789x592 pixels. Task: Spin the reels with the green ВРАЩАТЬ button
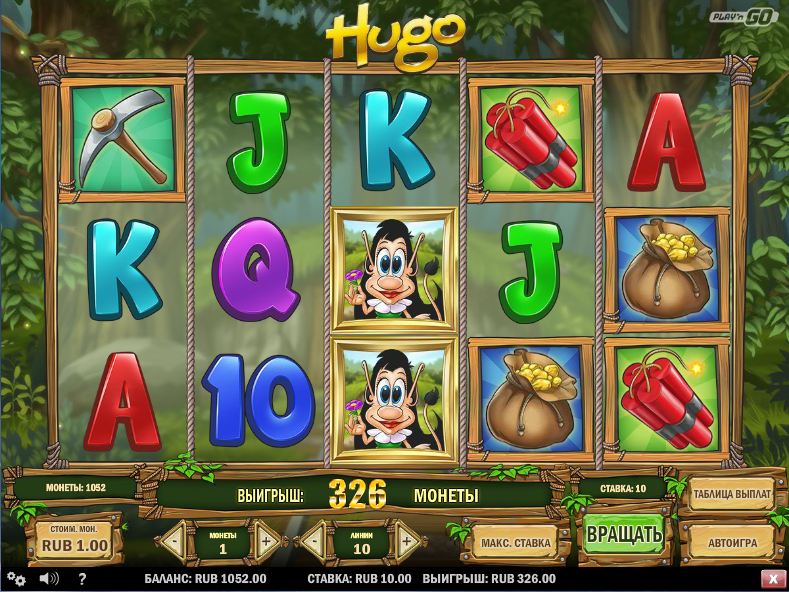[624, 534]
